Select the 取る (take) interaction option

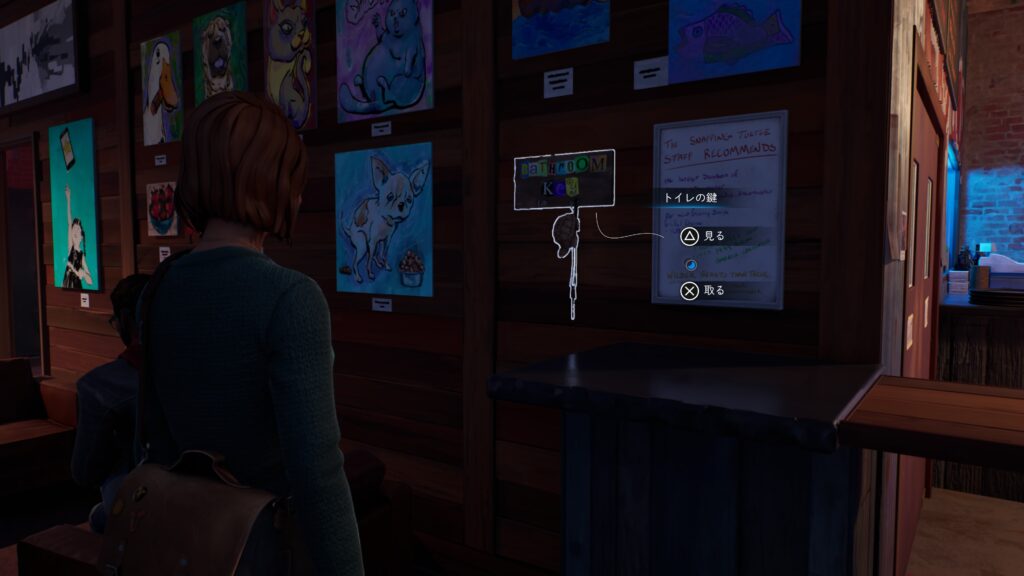click(702, 291)
